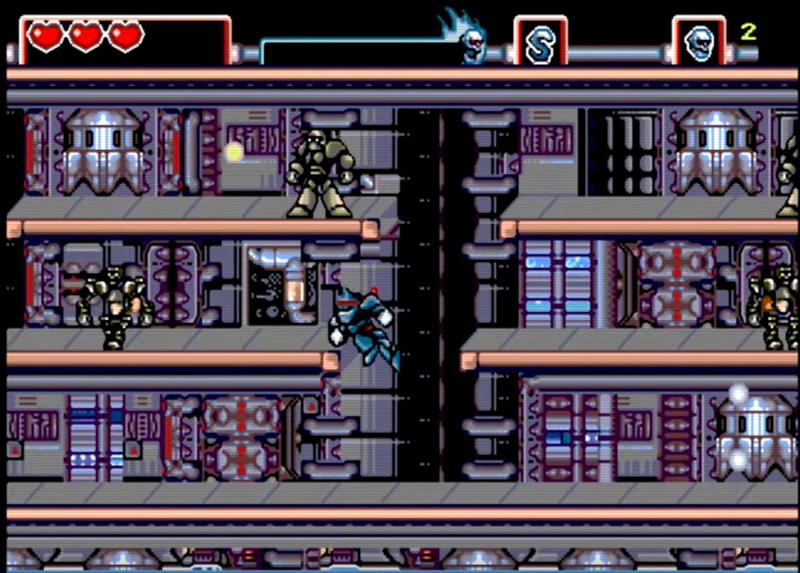The height and width of the screenshot is (573, 800).
Task: Select the S weapon icon box
Action: point(540,42)
